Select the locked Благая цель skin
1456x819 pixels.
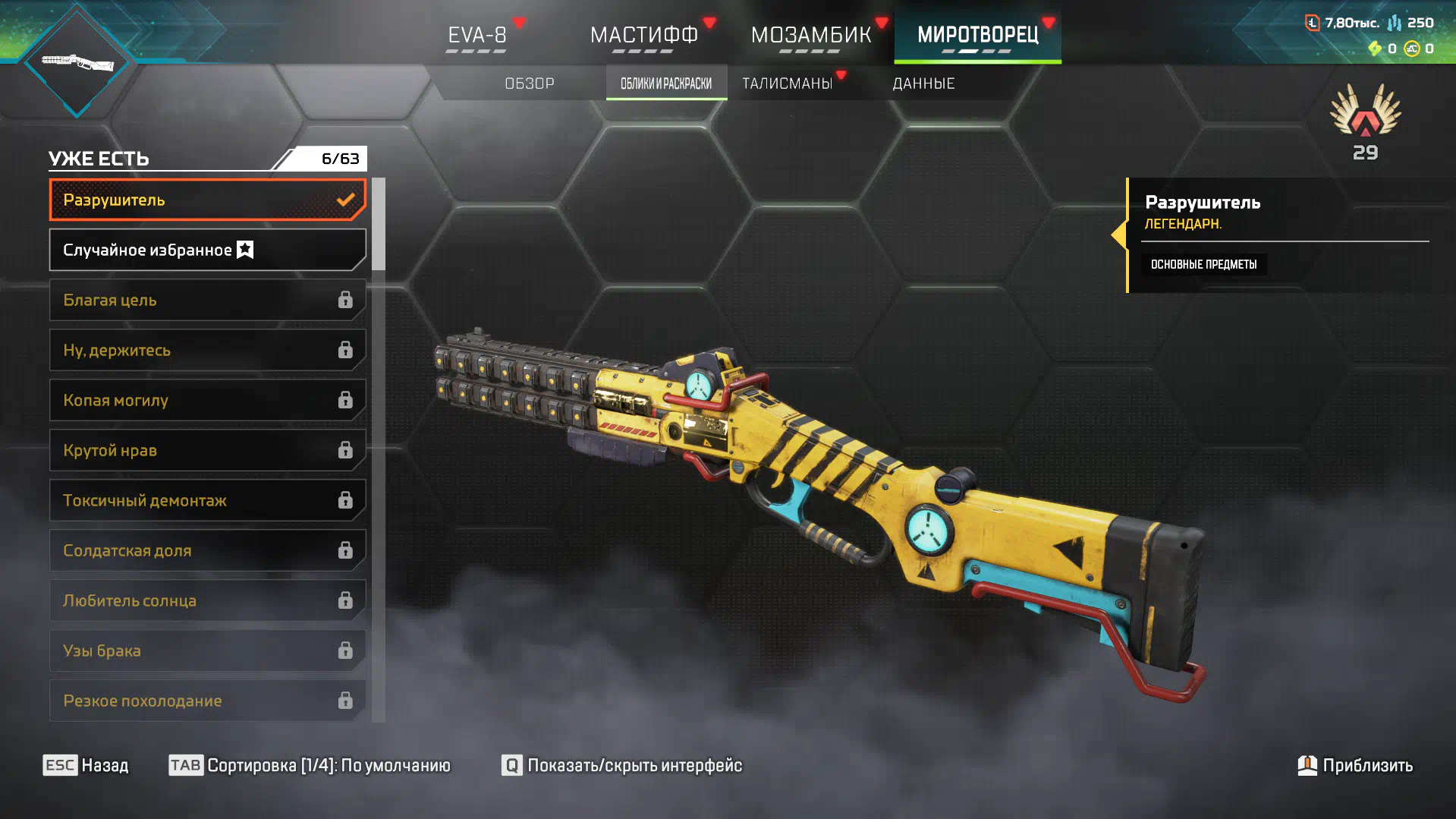coord(207,301)
